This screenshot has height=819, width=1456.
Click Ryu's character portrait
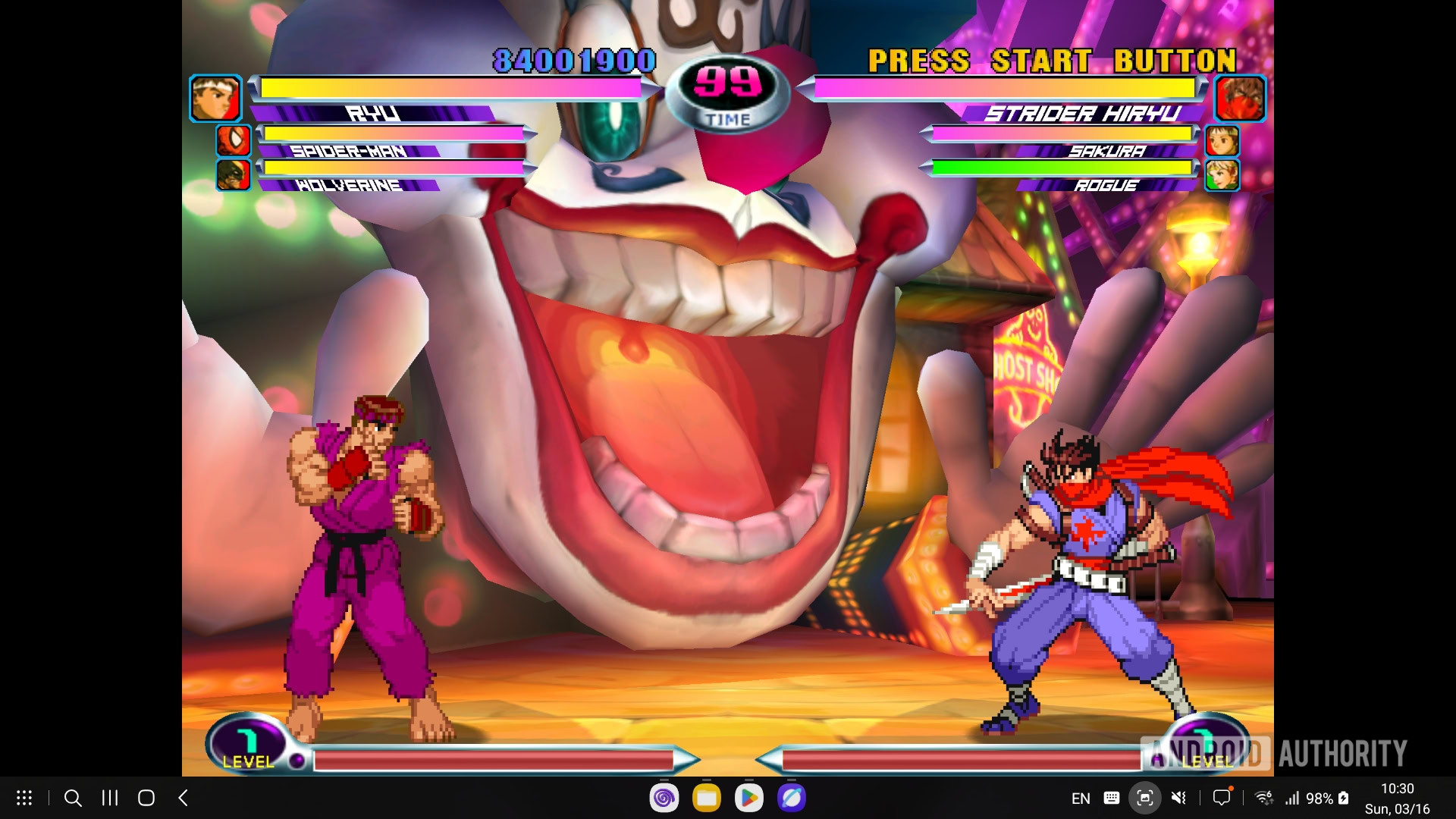[215, 99]
